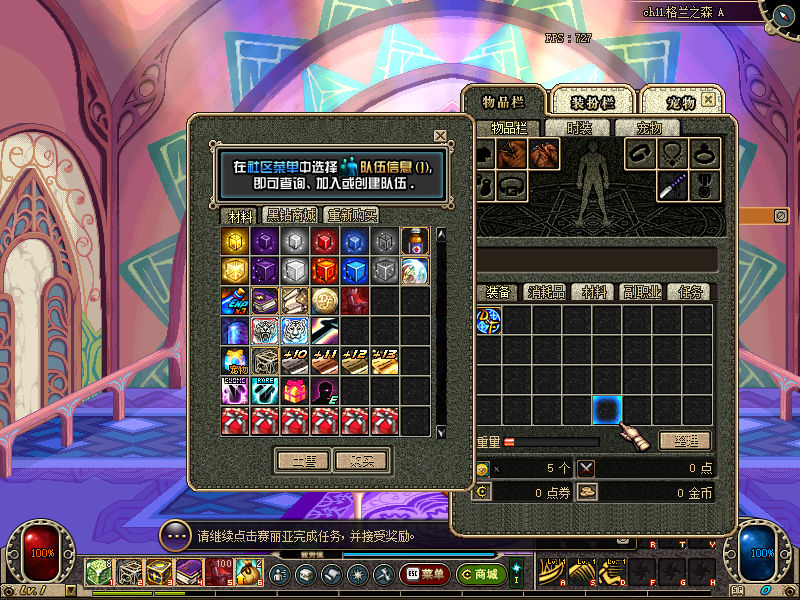Open the 重新购买 buyback tab
Viewport: 800px width, 600px height.
pyautogui.click(x=352, y=215)
